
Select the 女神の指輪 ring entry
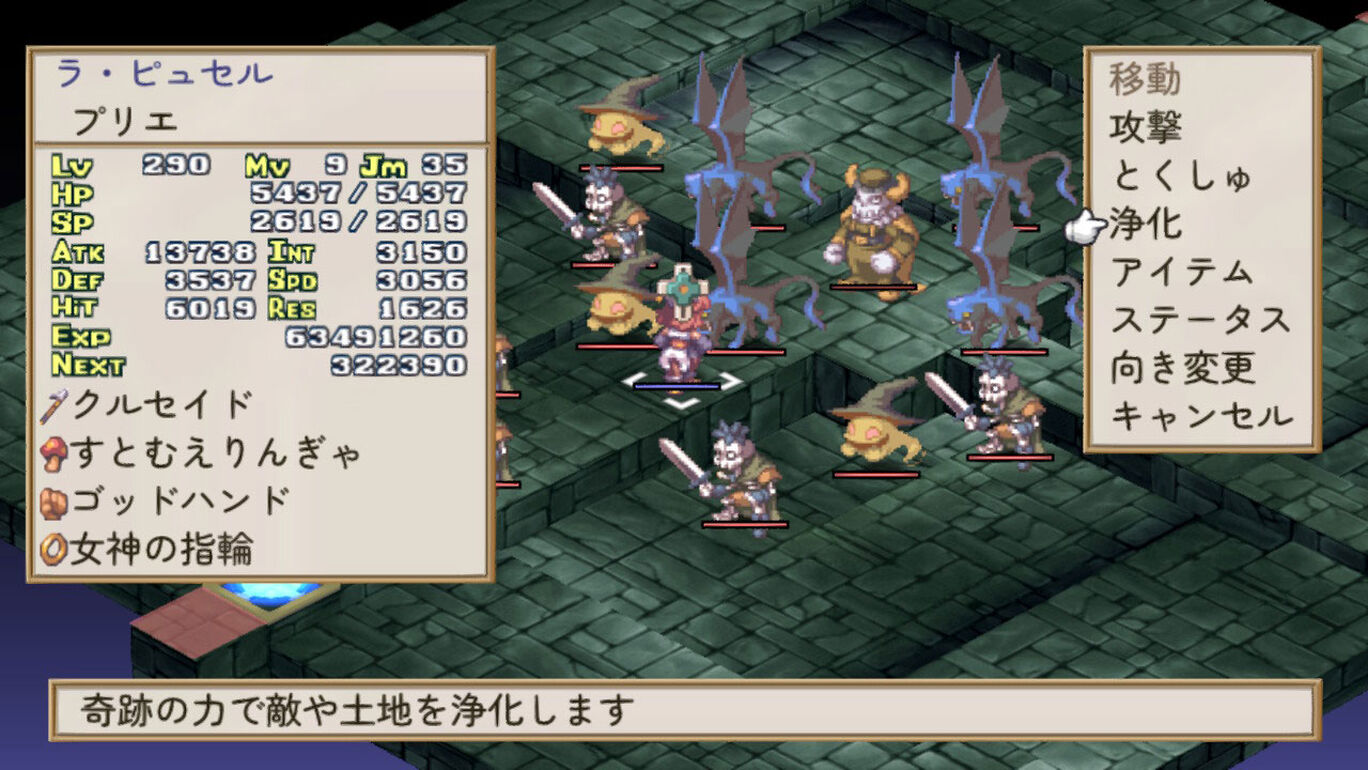click(162, 549)
